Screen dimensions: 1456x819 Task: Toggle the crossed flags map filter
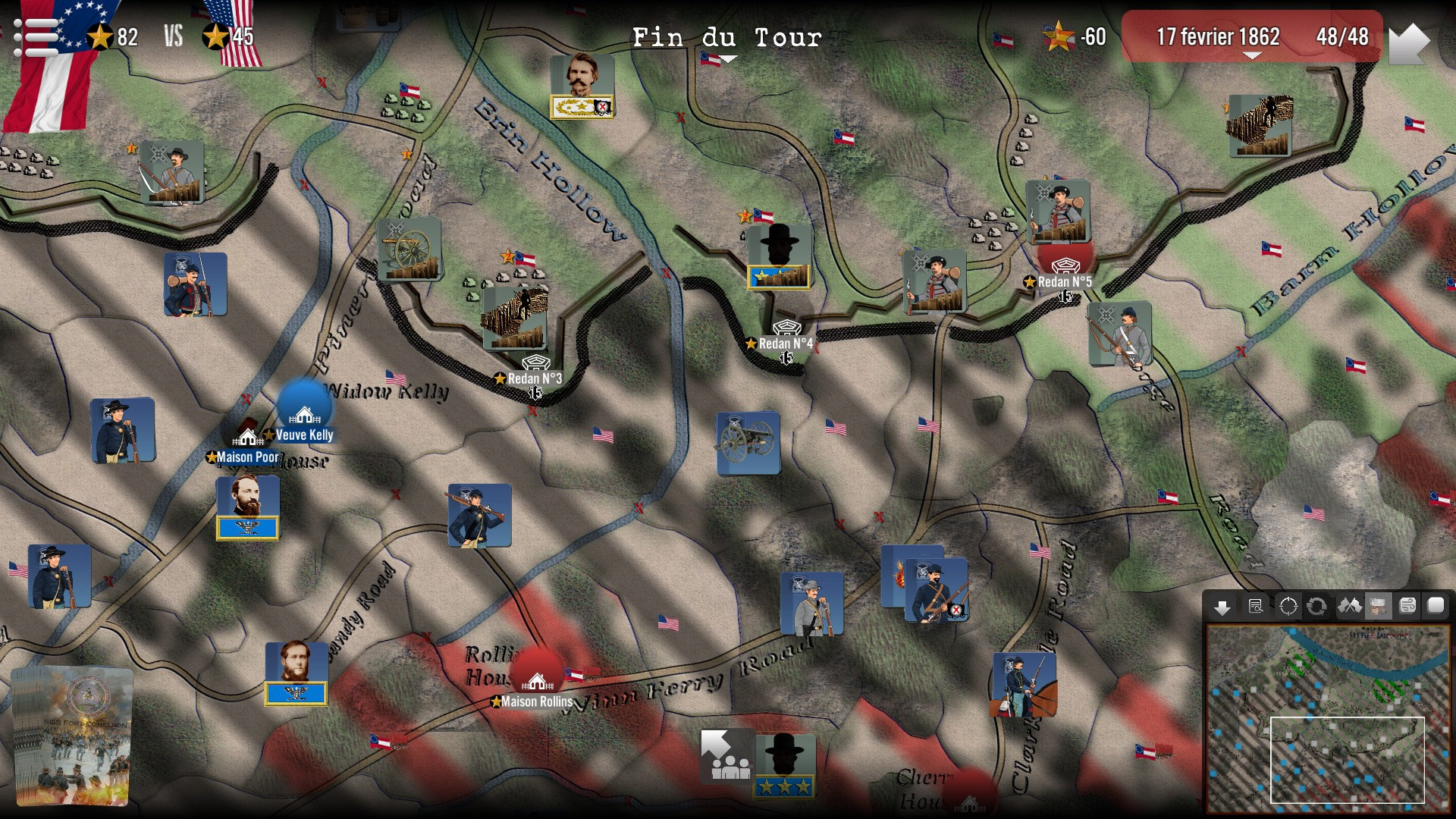(1349, 607)
